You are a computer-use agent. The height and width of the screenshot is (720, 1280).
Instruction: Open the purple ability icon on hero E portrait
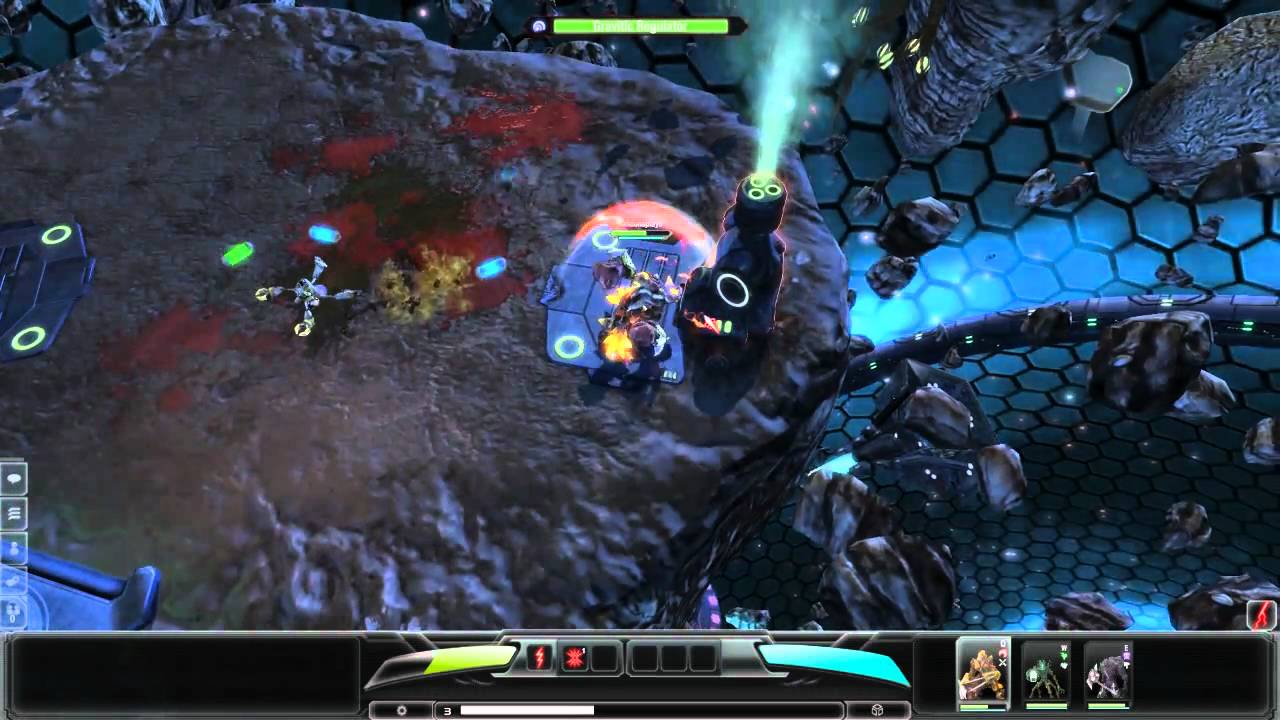click(x=1125, y=655)
